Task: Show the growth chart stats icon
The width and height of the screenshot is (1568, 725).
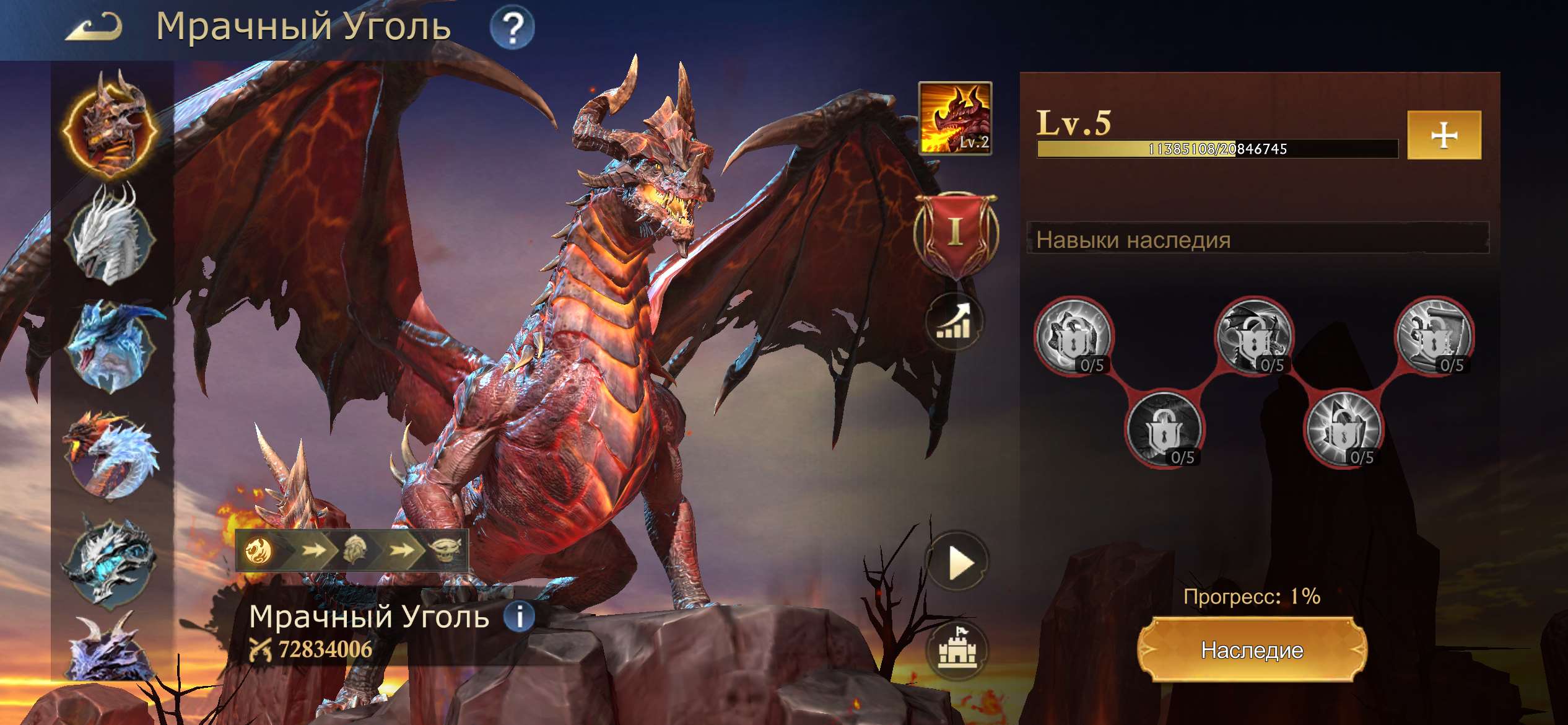Action: point(954,322)
